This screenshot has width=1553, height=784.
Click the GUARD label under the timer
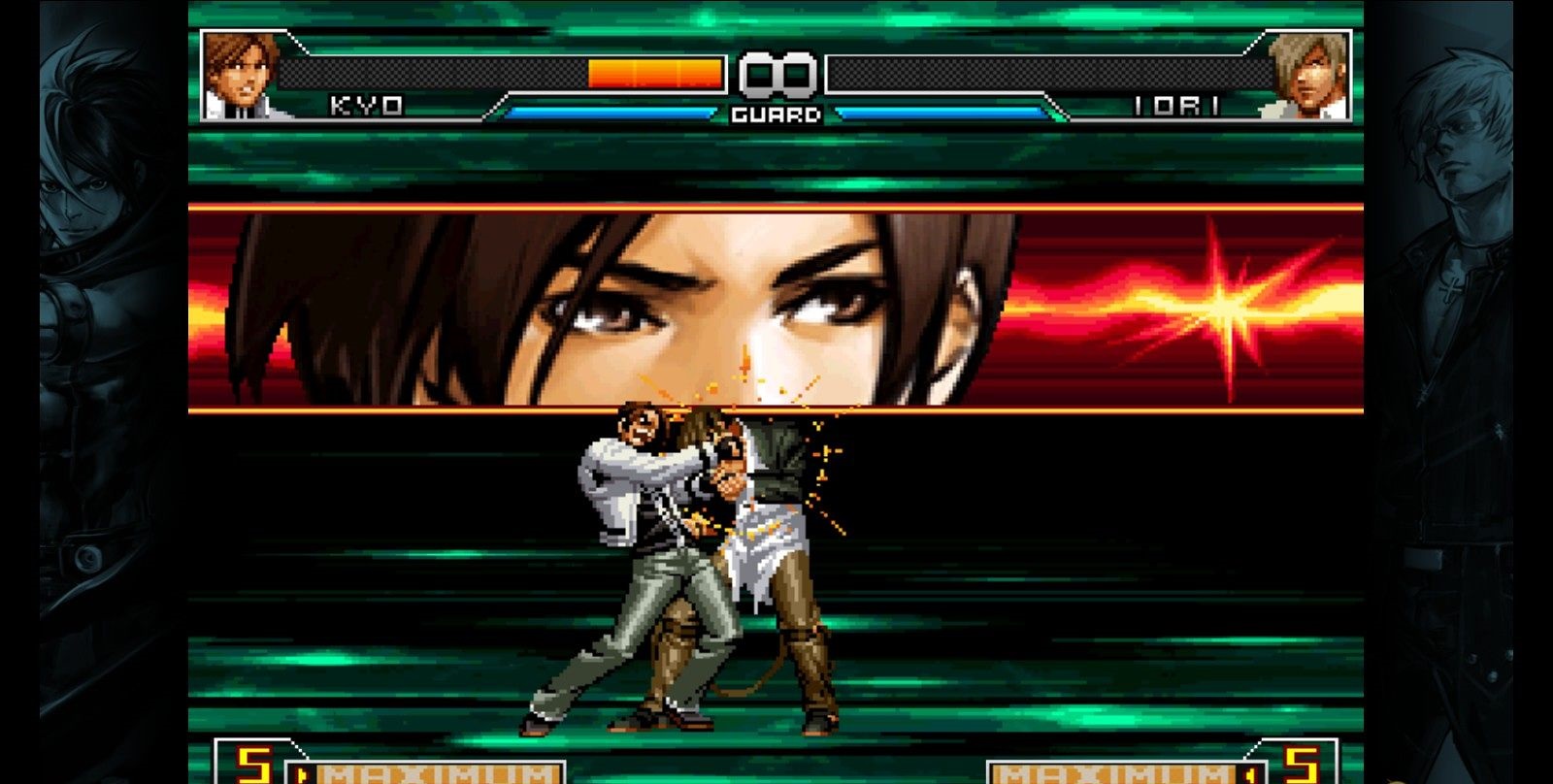coord(776,114)
